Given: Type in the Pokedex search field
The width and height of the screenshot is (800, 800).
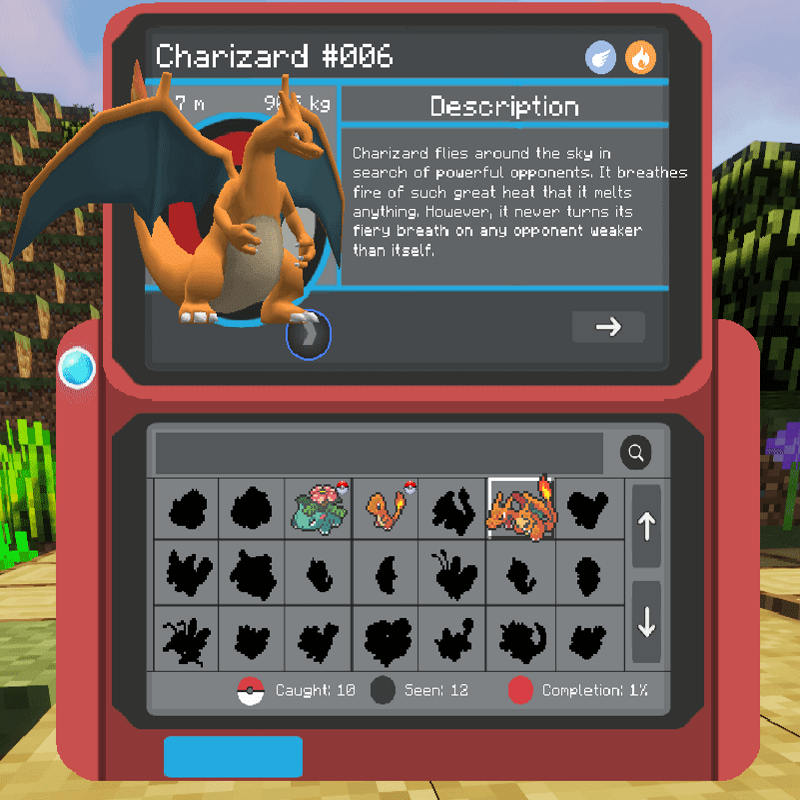Looking at the screenshot, I should [379, 453].
